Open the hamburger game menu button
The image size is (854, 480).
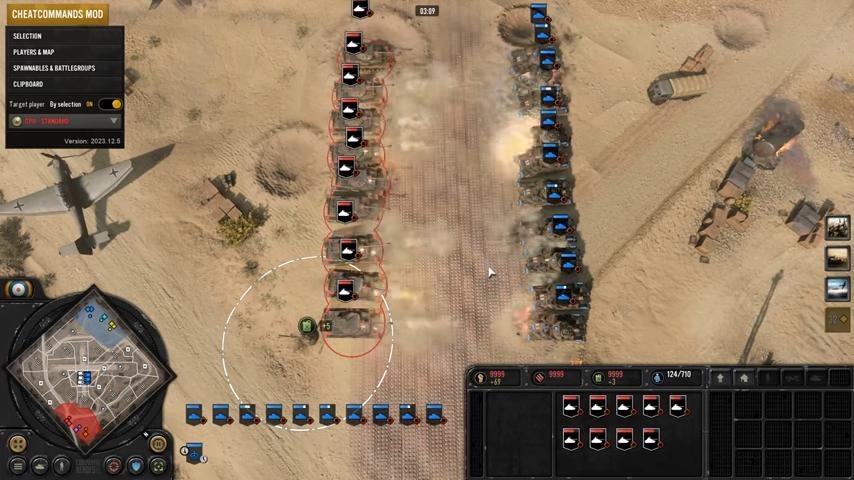click(x=17, y=465)
